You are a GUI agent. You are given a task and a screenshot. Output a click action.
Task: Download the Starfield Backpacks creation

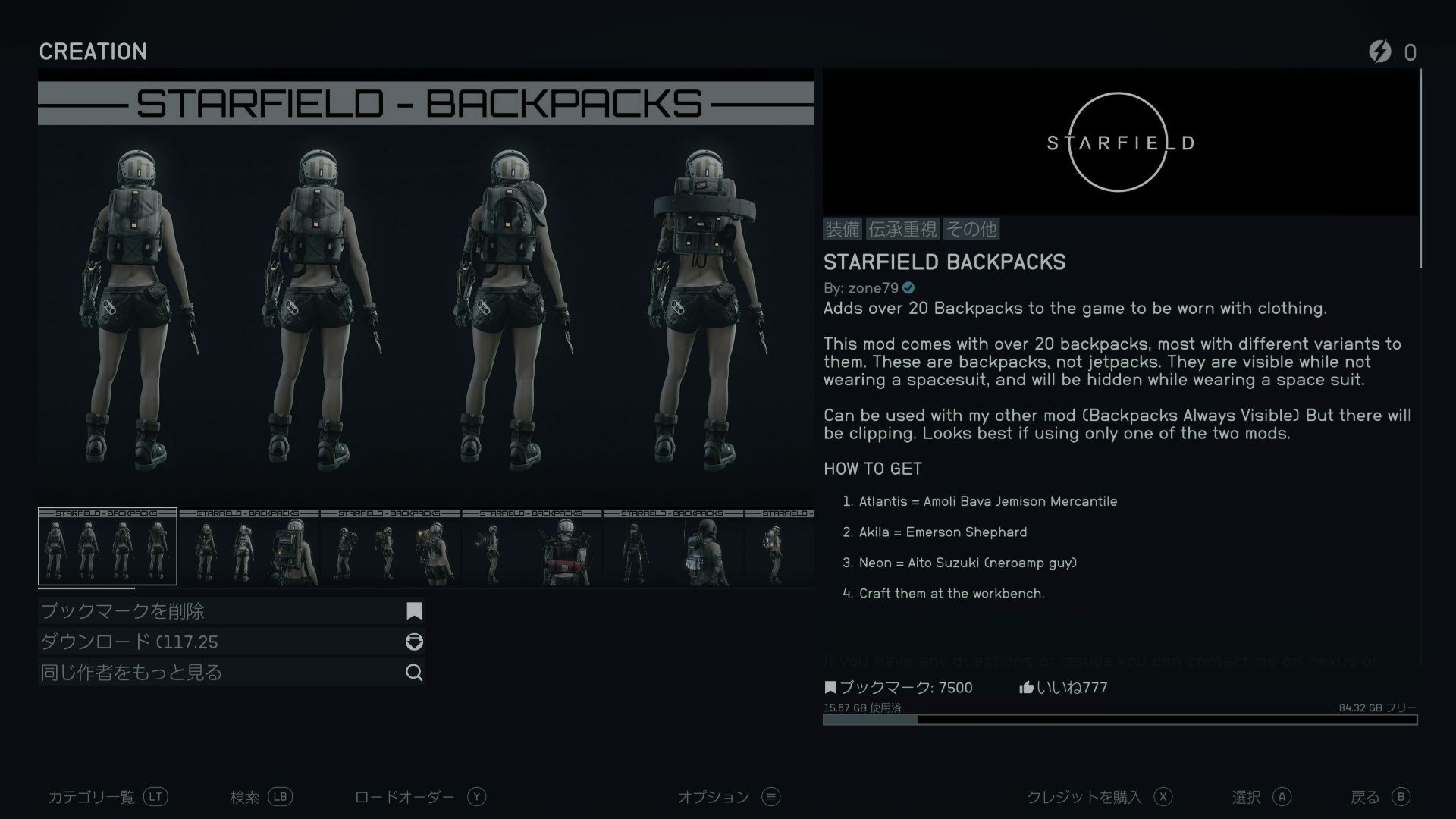[x=231, y=642]
